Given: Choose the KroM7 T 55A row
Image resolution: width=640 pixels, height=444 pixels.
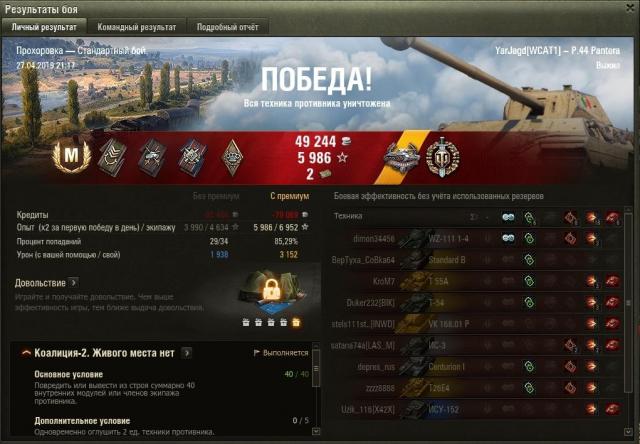Looking at the screenshot, I should pyautogui.click(x=480, y=282).
